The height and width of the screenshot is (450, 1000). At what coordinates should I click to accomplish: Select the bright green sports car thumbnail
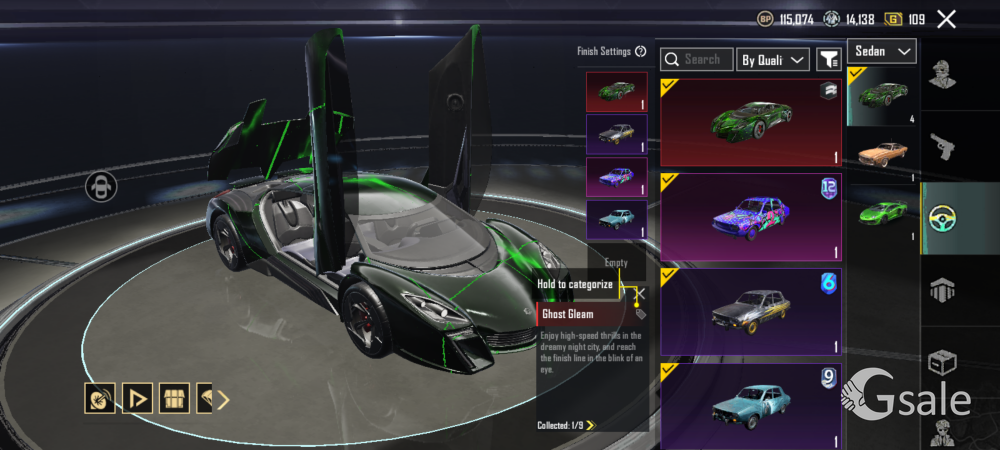(x=883, y=211)
